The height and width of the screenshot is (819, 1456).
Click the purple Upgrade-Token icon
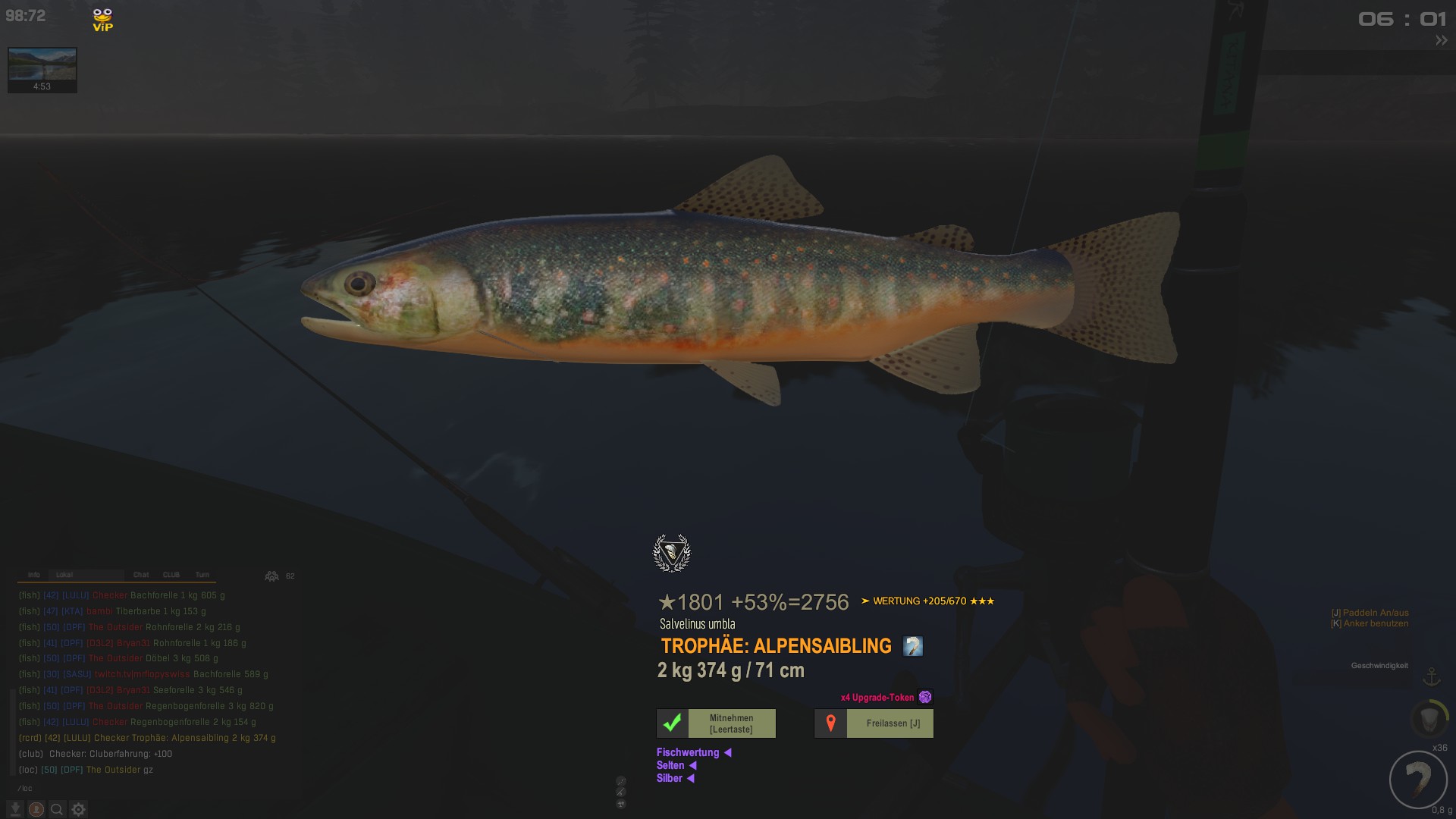925,697
